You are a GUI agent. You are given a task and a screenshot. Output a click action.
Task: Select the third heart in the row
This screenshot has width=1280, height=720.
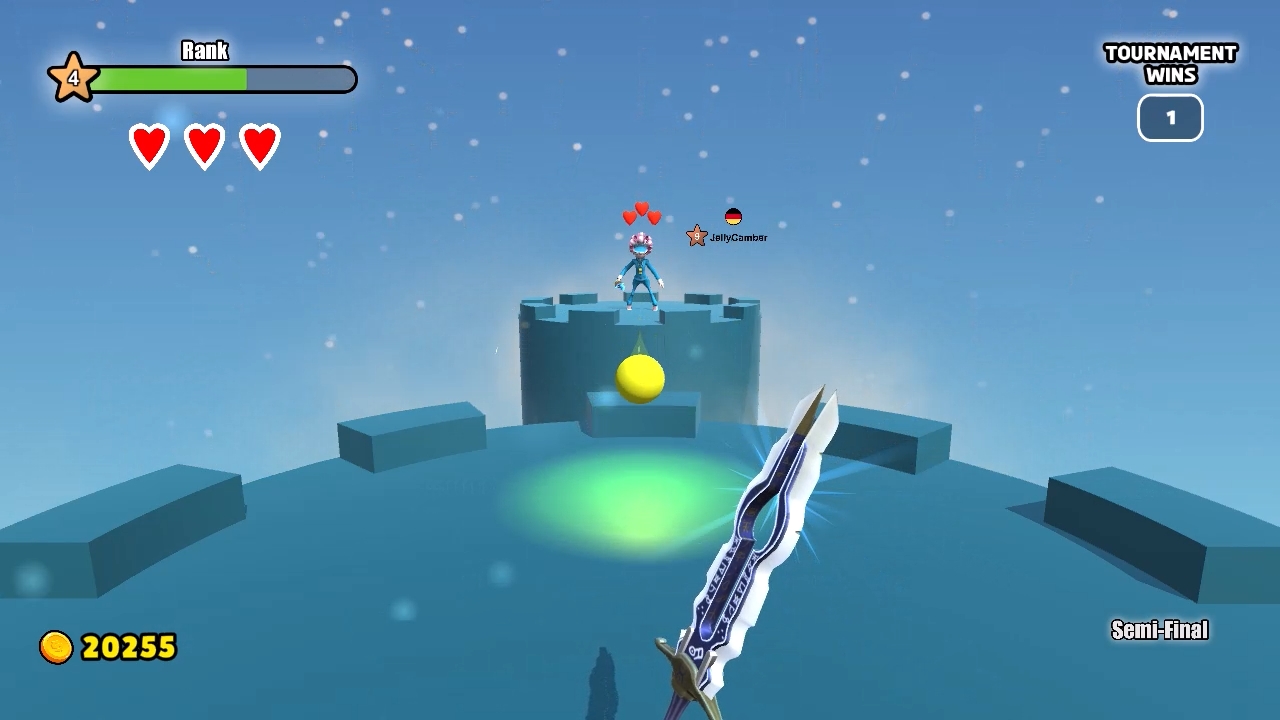pyautogui.click(x=259, y=143)
